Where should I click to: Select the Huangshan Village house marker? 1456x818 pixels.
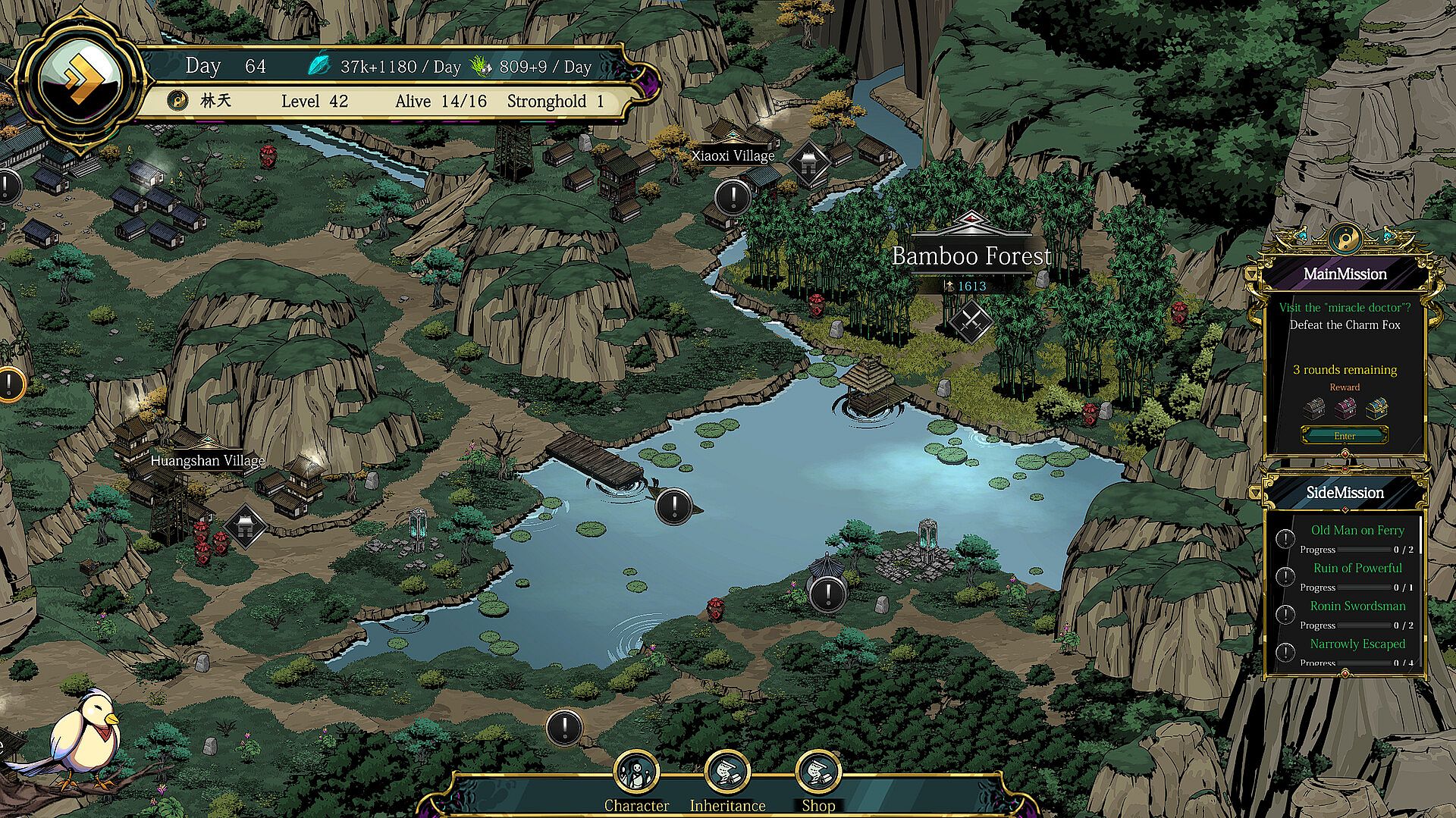tap(245, 525)
